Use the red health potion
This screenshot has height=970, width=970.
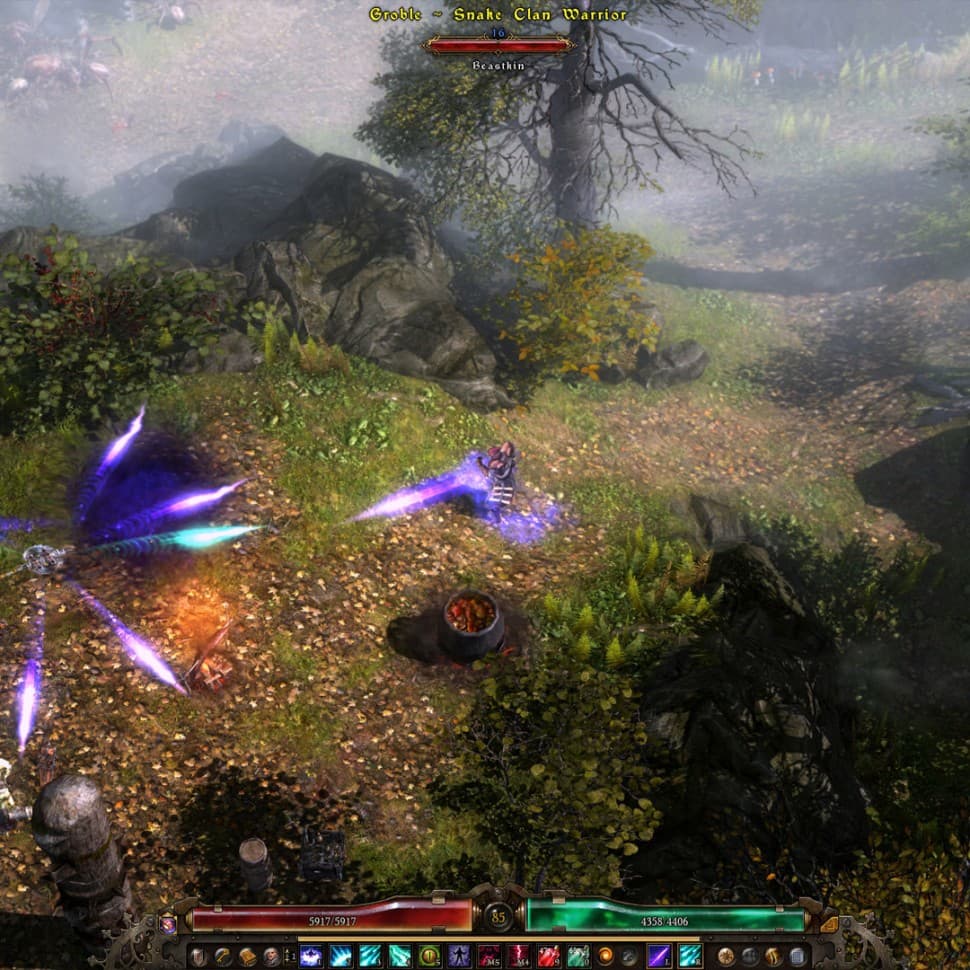pyautogui.click(x=548, y=957)
